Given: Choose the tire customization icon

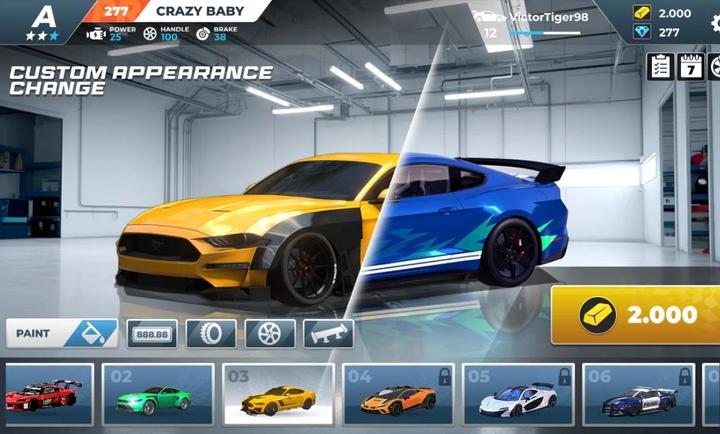Looking at the screenshot, I should 210,334.
